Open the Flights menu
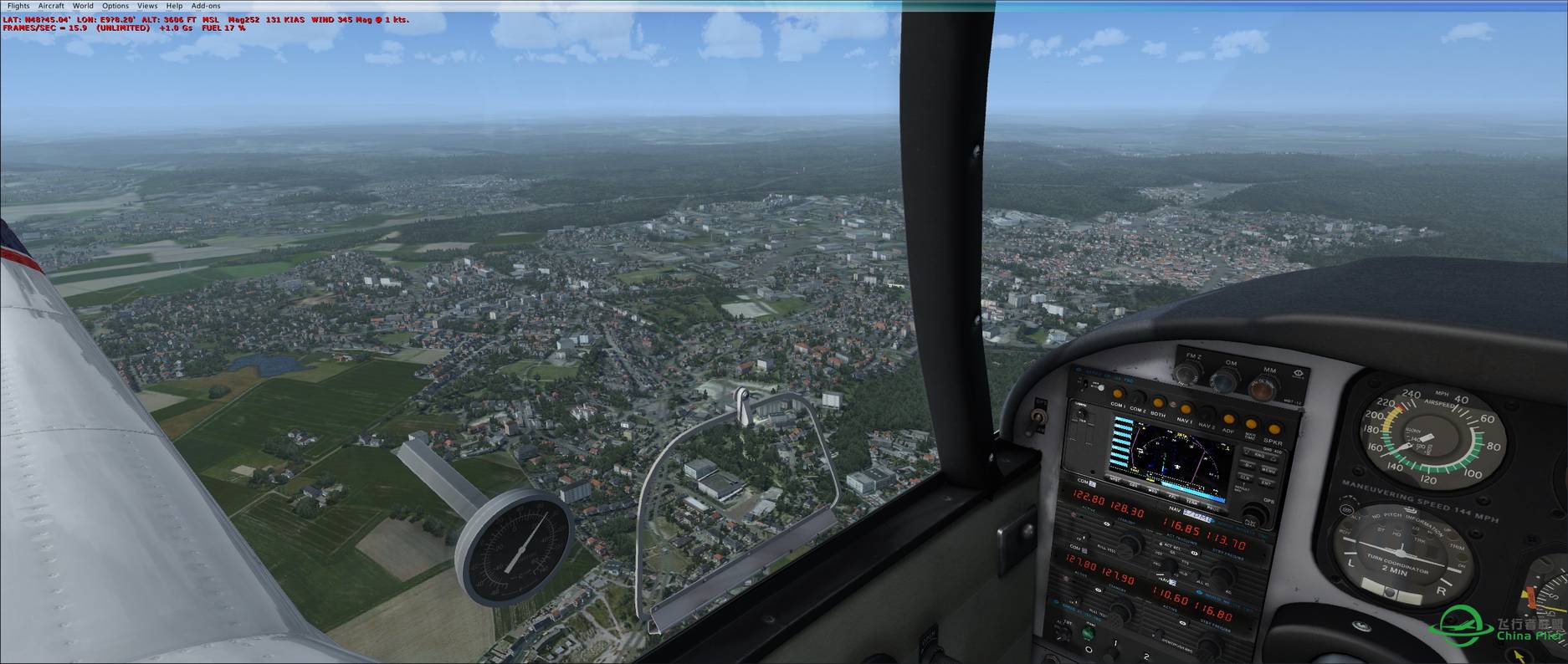The width and height of the screenshot is (1568, 664). coord(18,6)
